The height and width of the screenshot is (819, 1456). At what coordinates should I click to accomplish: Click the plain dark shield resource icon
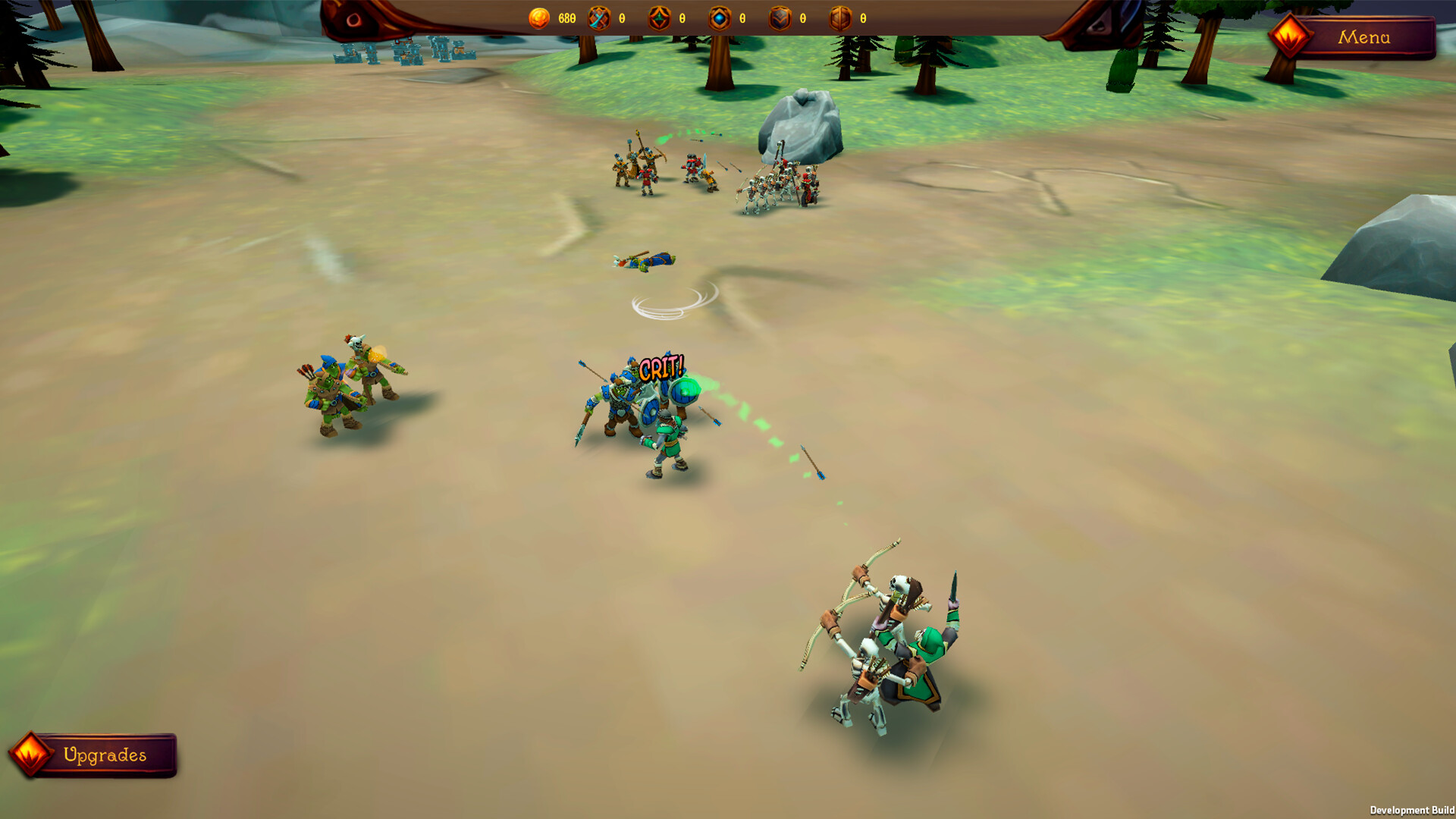778,19
